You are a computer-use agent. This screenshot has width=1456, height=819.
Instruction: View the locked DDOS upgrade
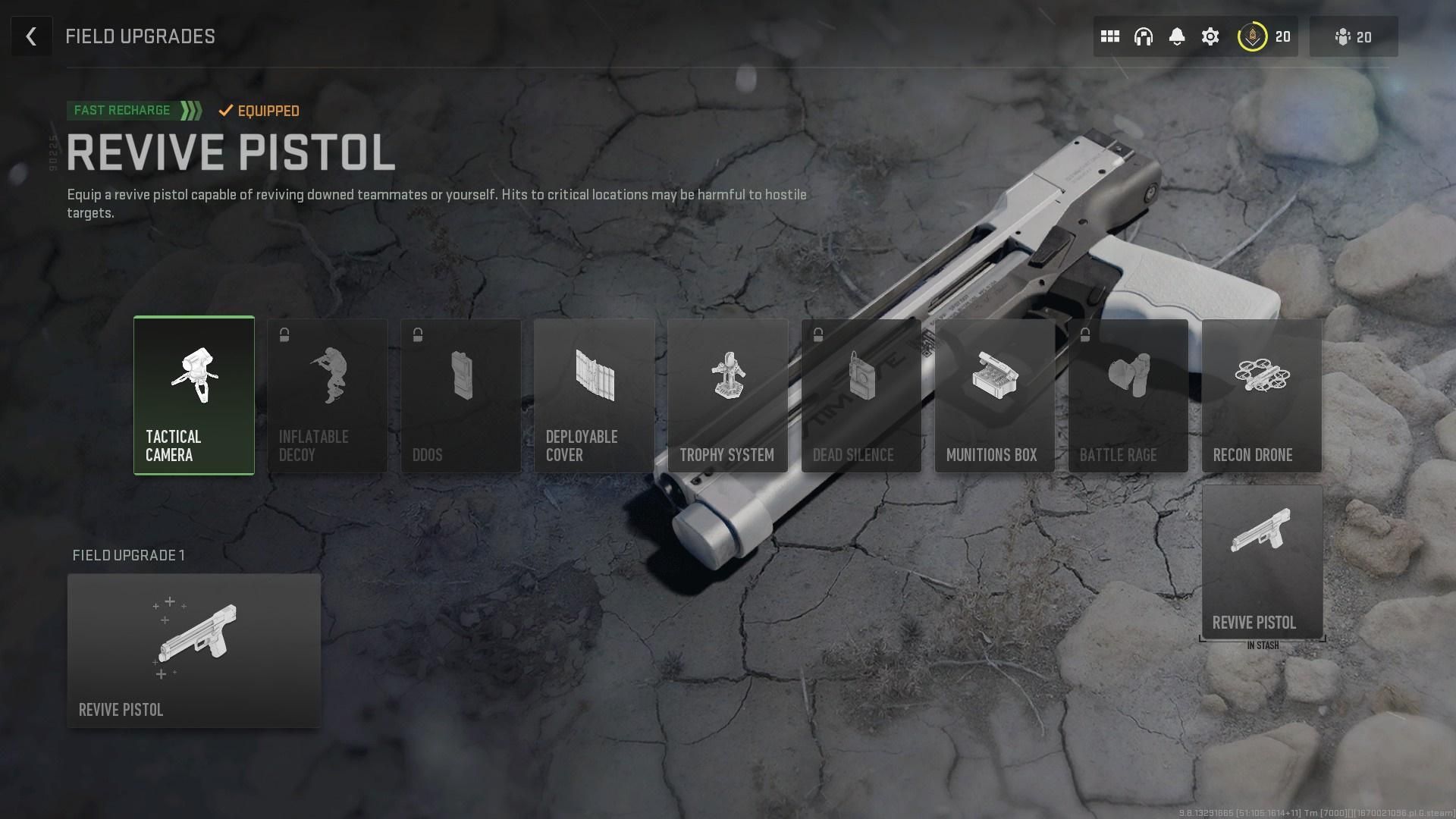[460, 394]
